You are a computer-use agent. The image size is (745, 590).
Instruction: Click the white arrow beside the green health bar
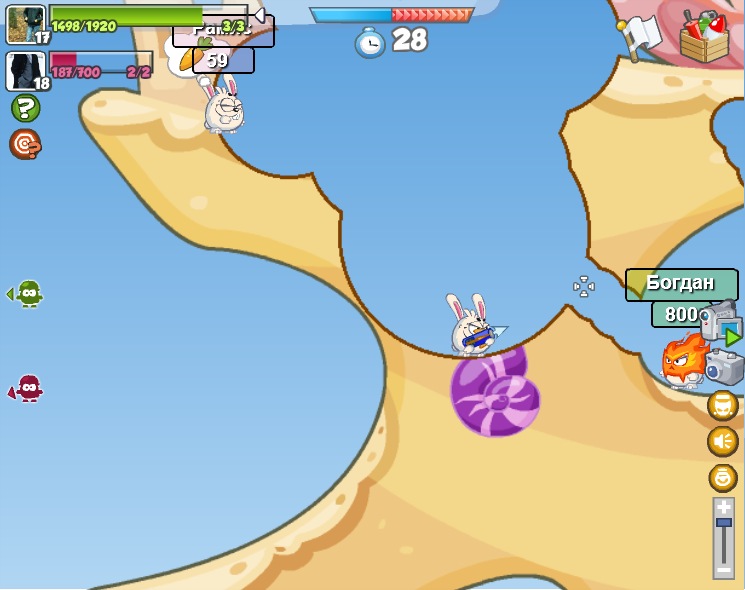(x=258, y=15)
